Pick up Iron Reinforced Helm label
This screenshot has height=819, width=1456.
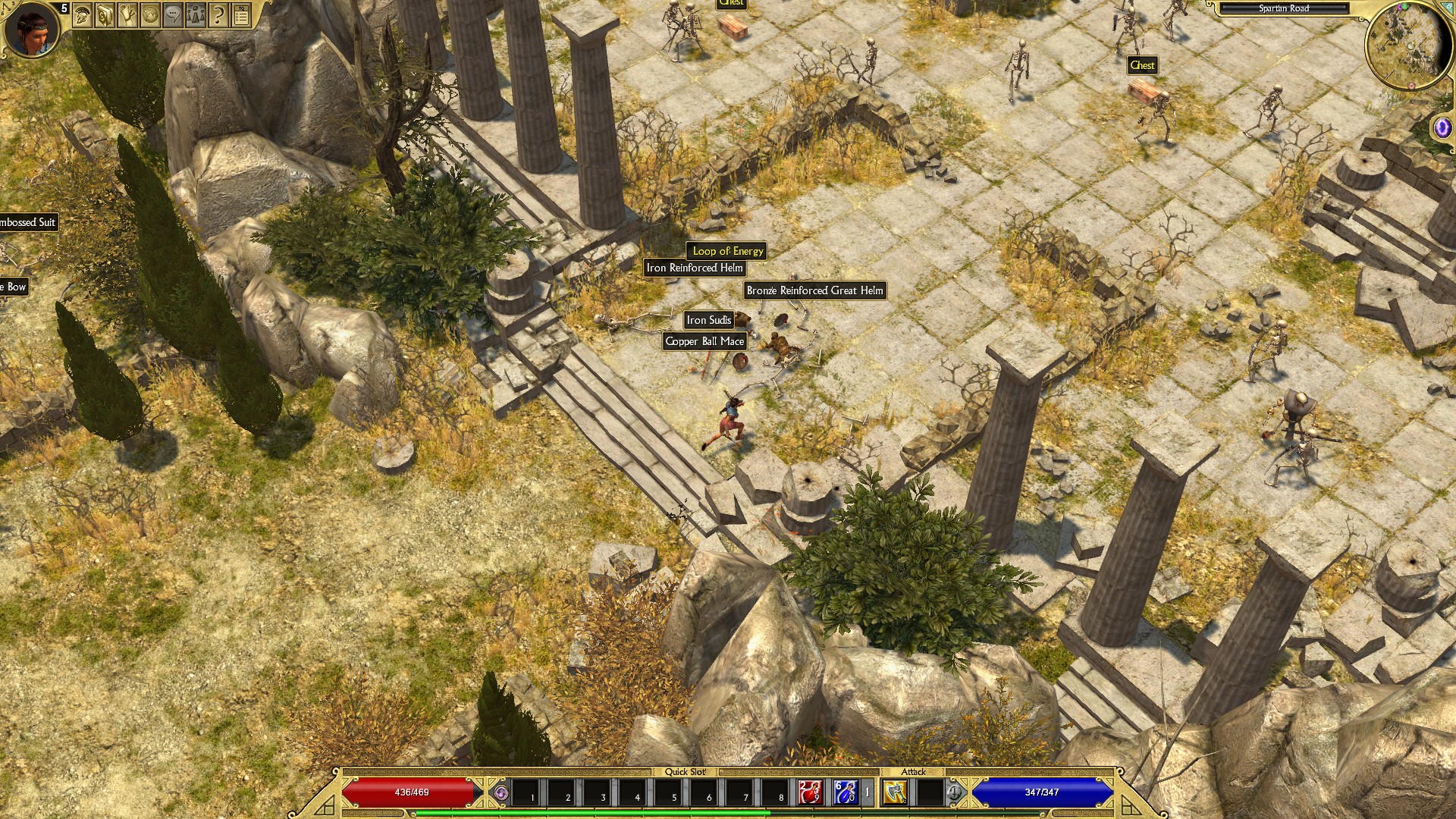point(694,268)
